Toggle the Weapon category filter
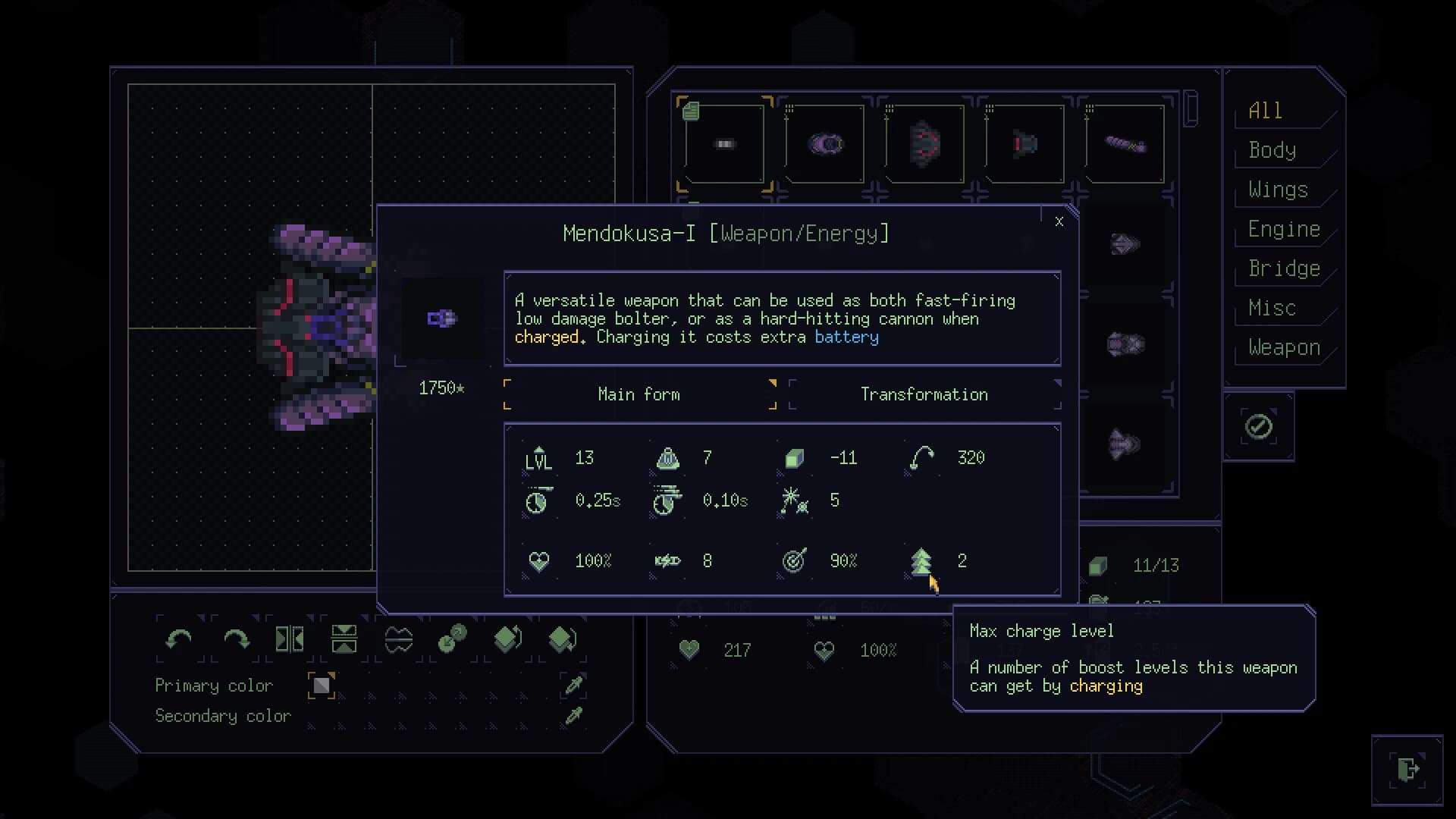 (x=1282, y=347)
